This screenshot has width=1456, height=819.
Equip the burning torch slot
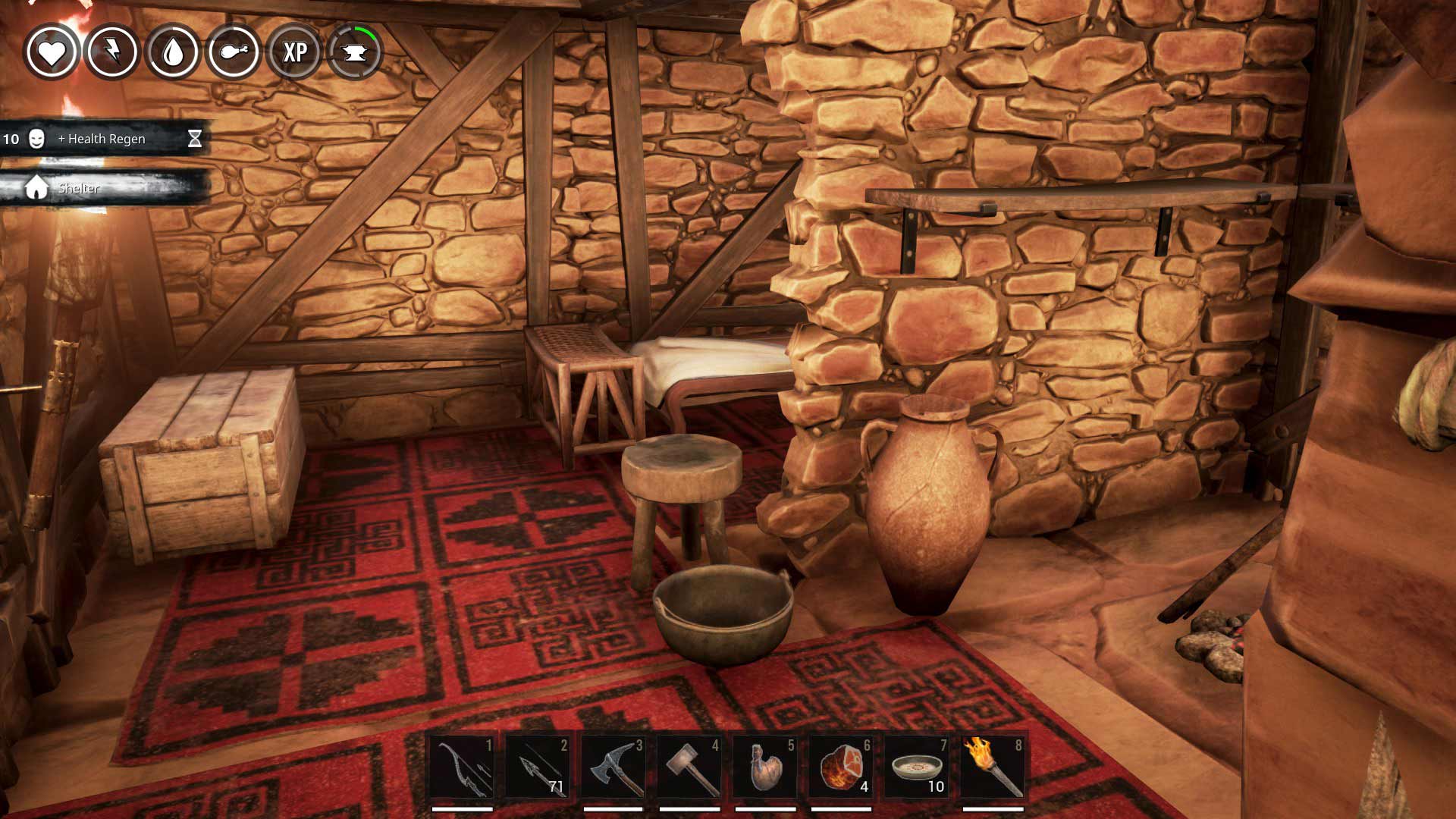point(993,767)
